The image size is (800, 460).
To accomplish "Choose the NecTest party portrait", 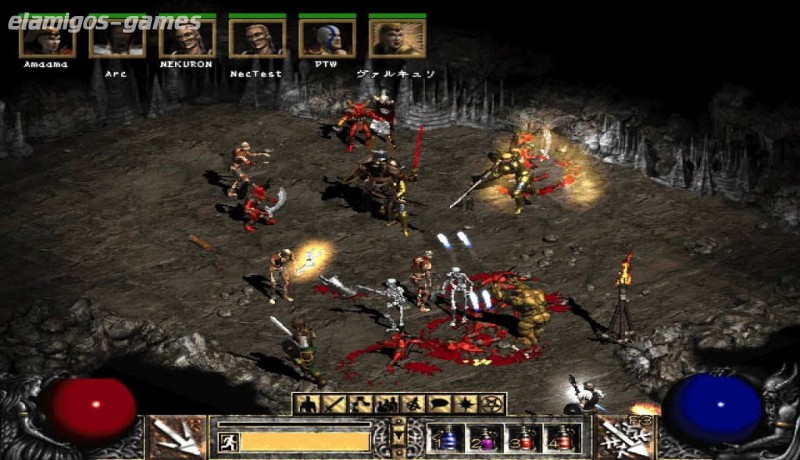I will point(257,38).
